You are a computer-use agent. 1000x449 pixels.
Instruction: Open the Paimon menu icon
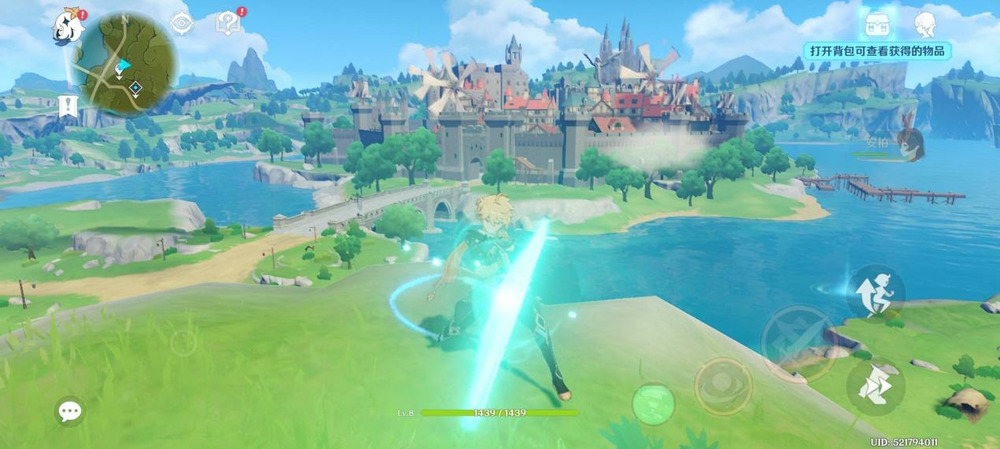coord(68,26)
